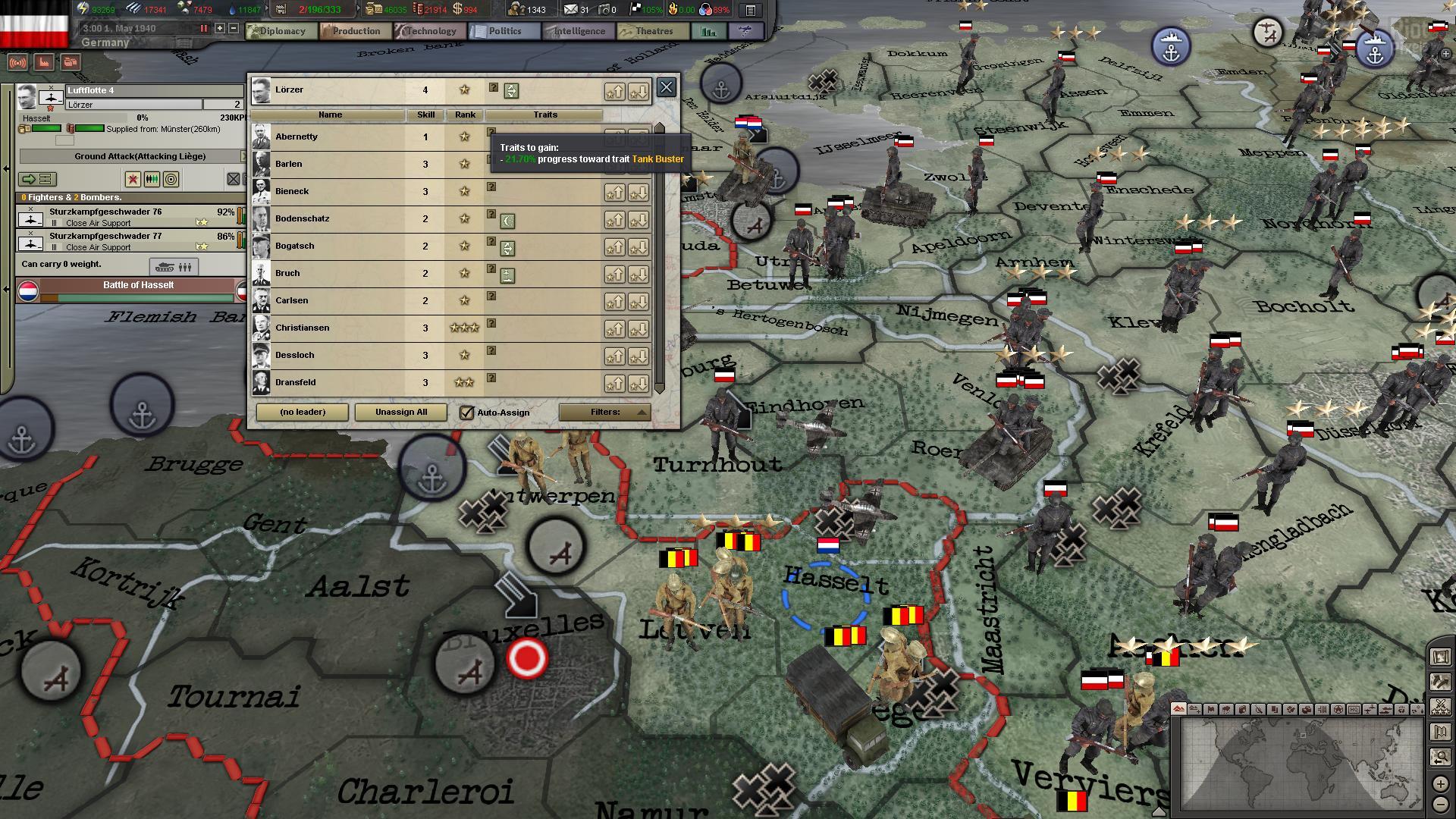Pause the game with the pause button
Screen dimensions: 1456x819
coord(203,29)
